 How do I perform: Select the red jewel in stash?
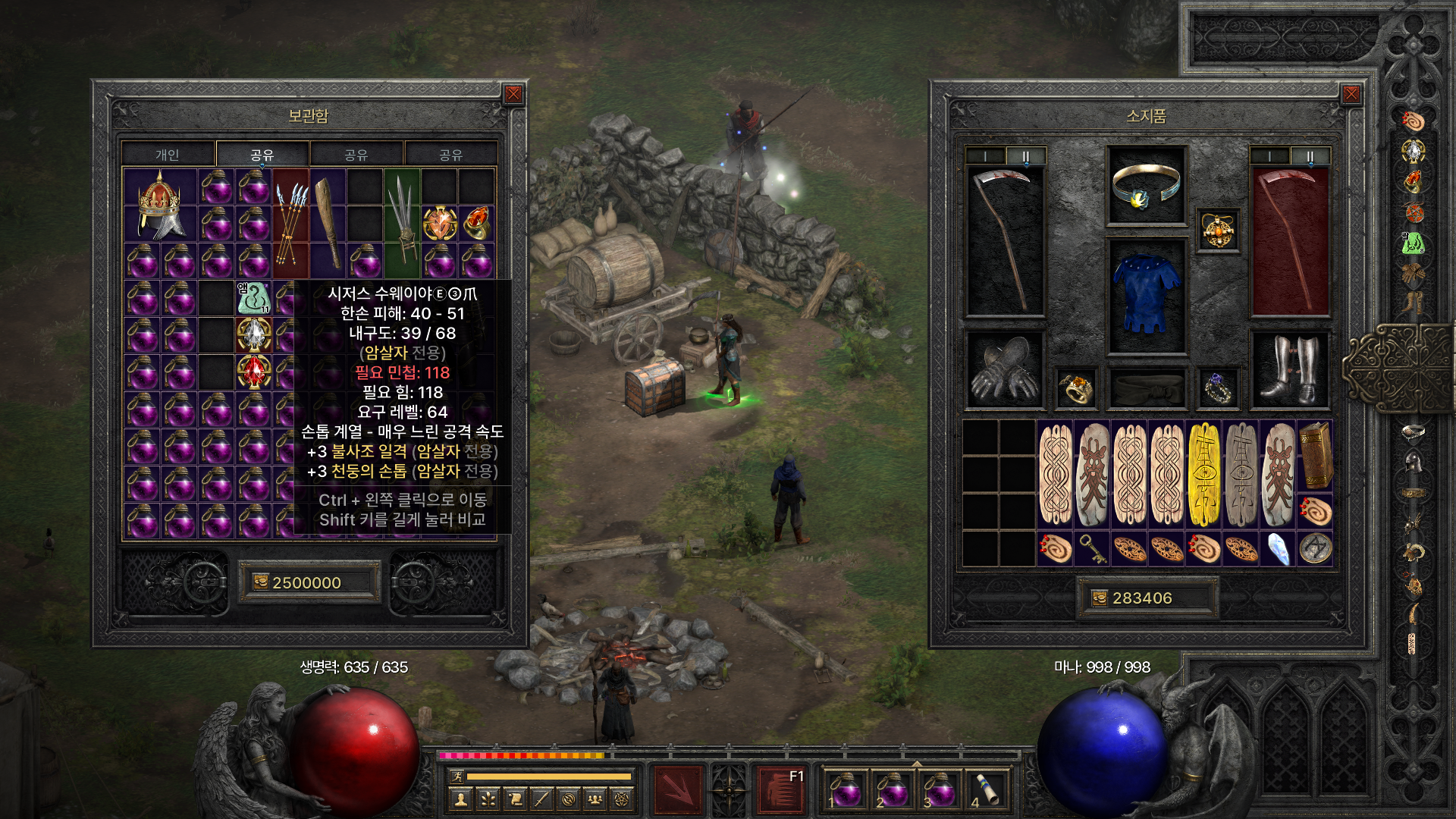pos(253,372)
